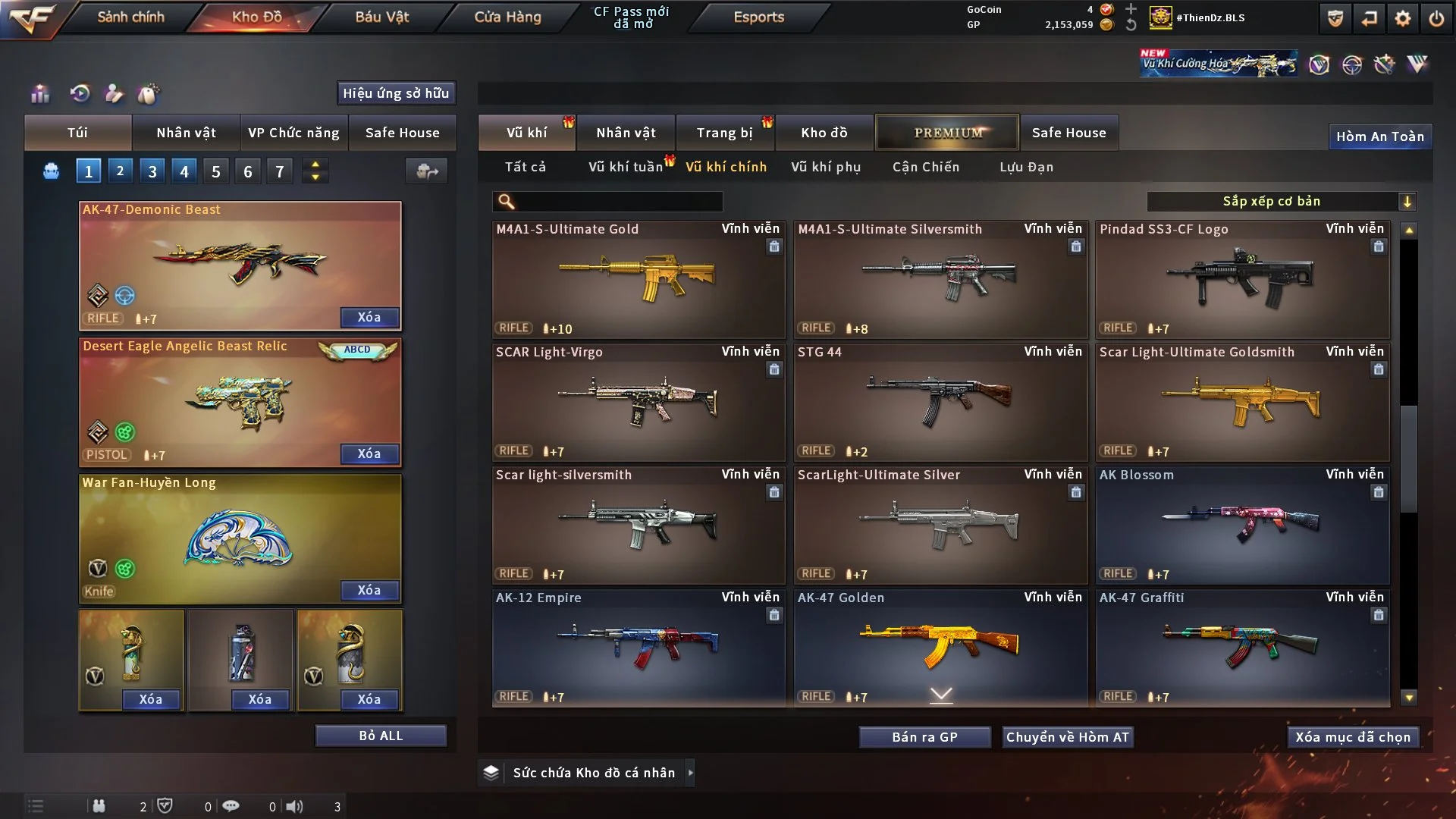Choose the AK Blossom rifle
Screen dimensions: 1456x819
point(1241,525)
